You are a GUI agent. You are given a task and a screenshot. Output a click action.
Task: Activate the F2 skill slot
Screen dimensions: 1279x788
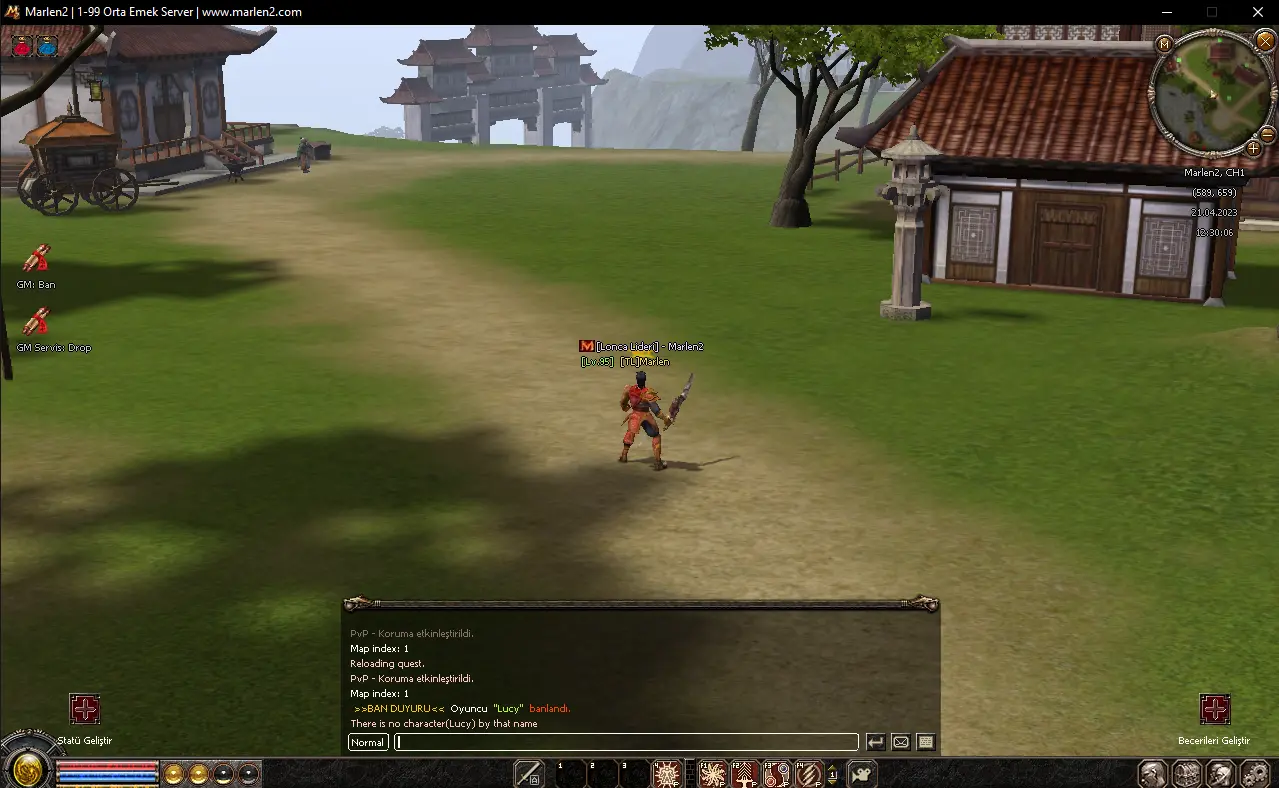[x=744, y=773]
